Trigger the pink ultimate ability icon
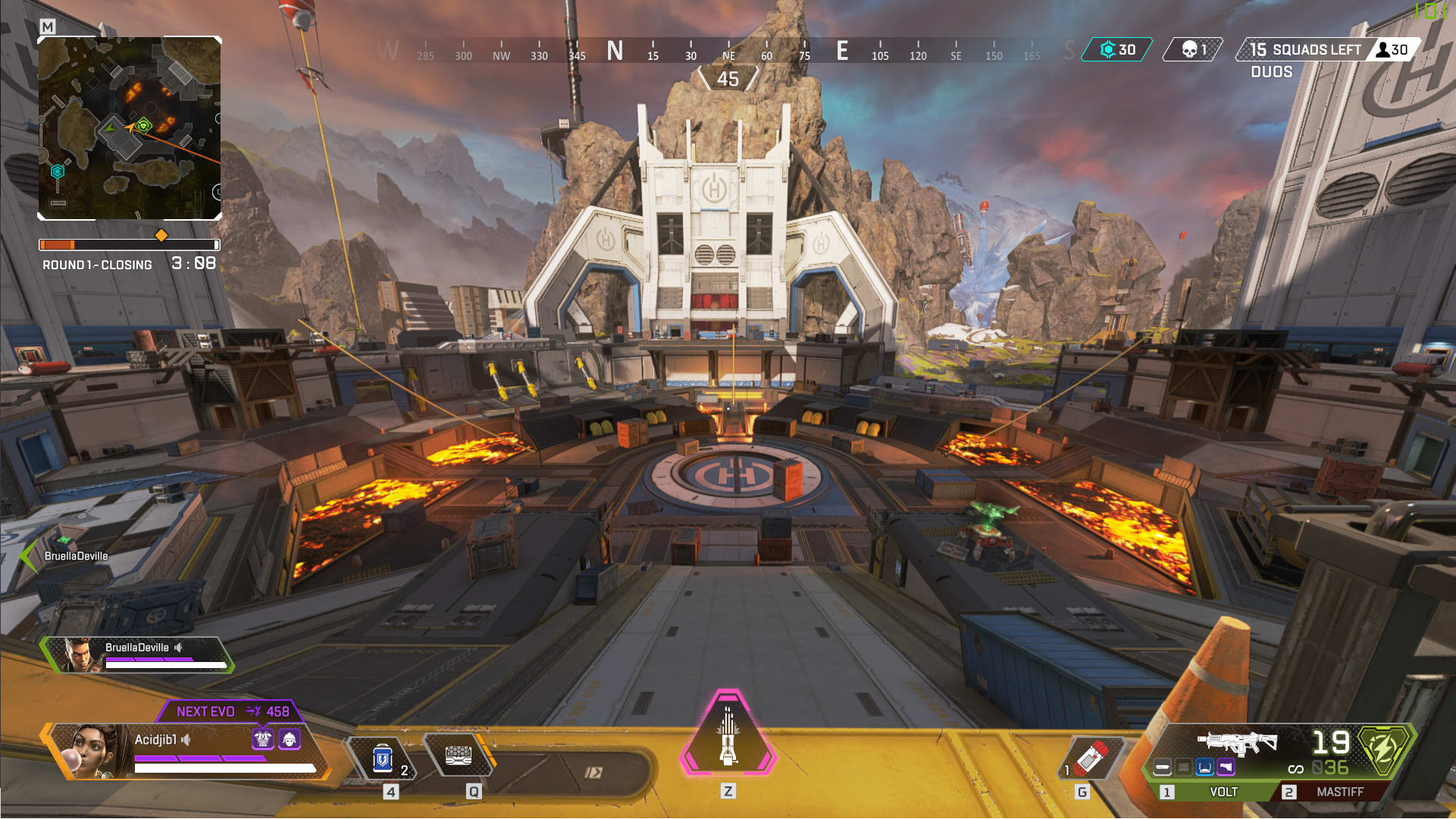Image resolution: width=1456 pixels, height=819 pixels. click(728, 735)
